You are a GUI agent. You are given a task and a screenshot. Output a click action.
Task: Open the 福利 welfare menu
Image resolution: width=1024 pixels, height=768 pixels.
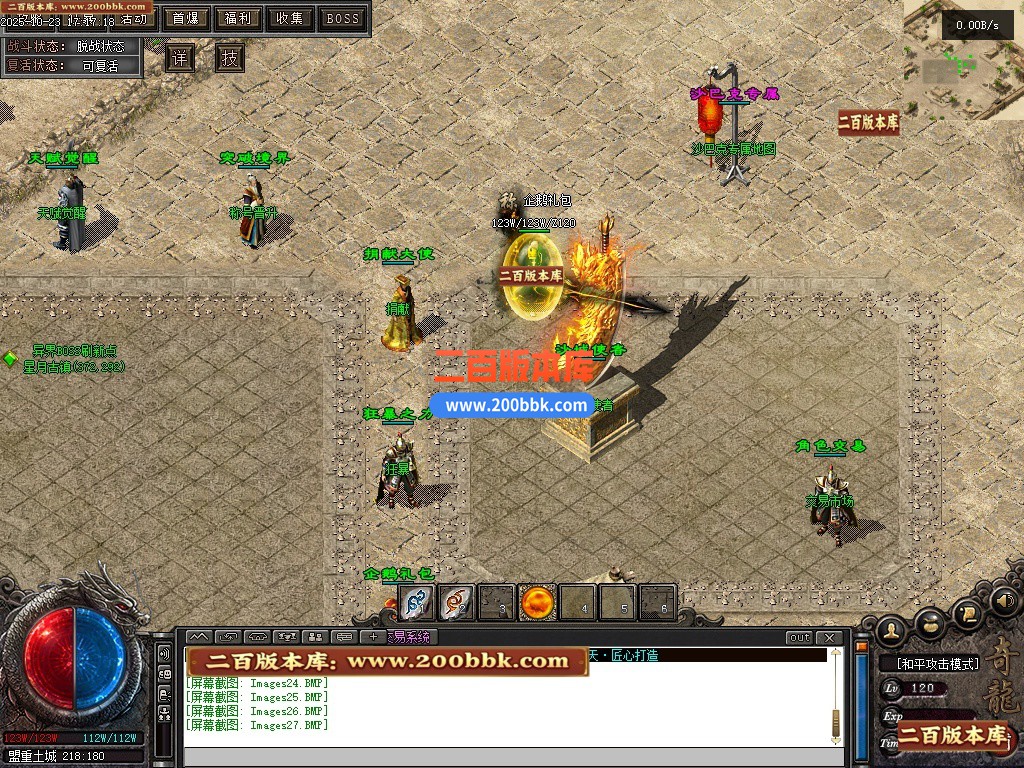click(238, 18)
